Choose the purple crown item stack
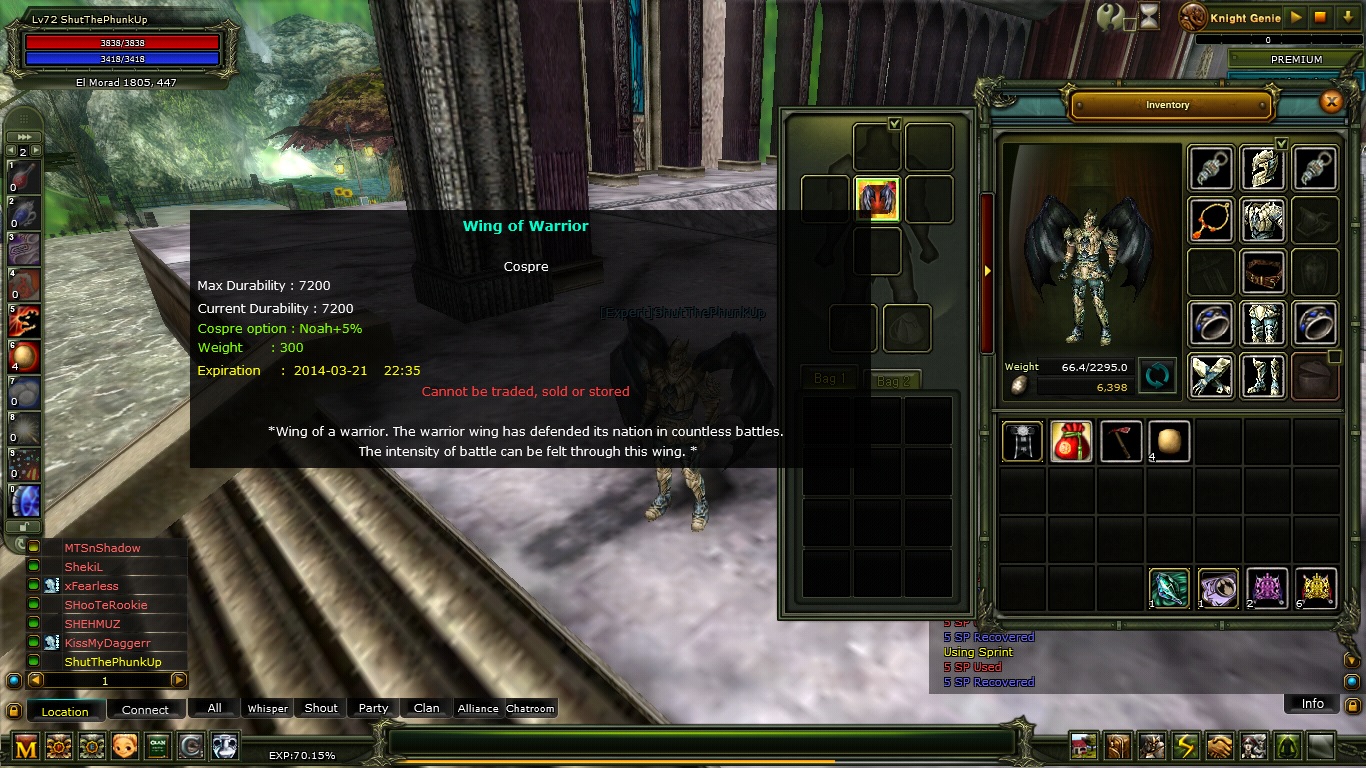The height and width of the screenshot is (768, 1366). 1267,588
